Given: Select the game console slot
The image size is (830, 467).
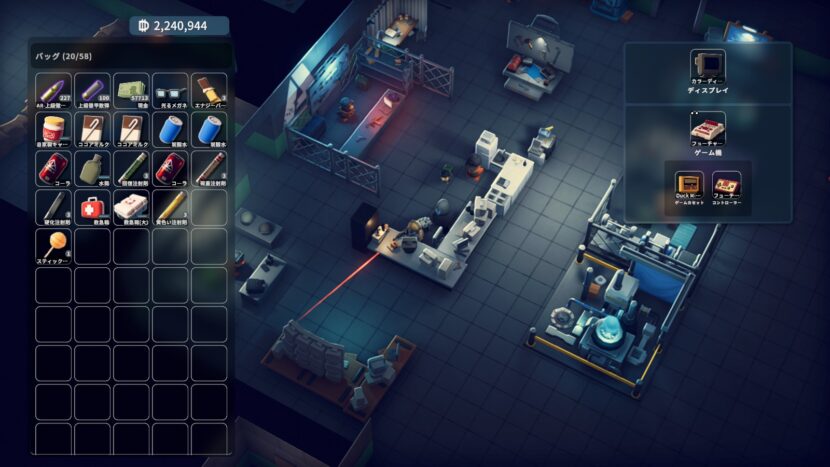Looking at the screenshot, I should pos(708,128).
